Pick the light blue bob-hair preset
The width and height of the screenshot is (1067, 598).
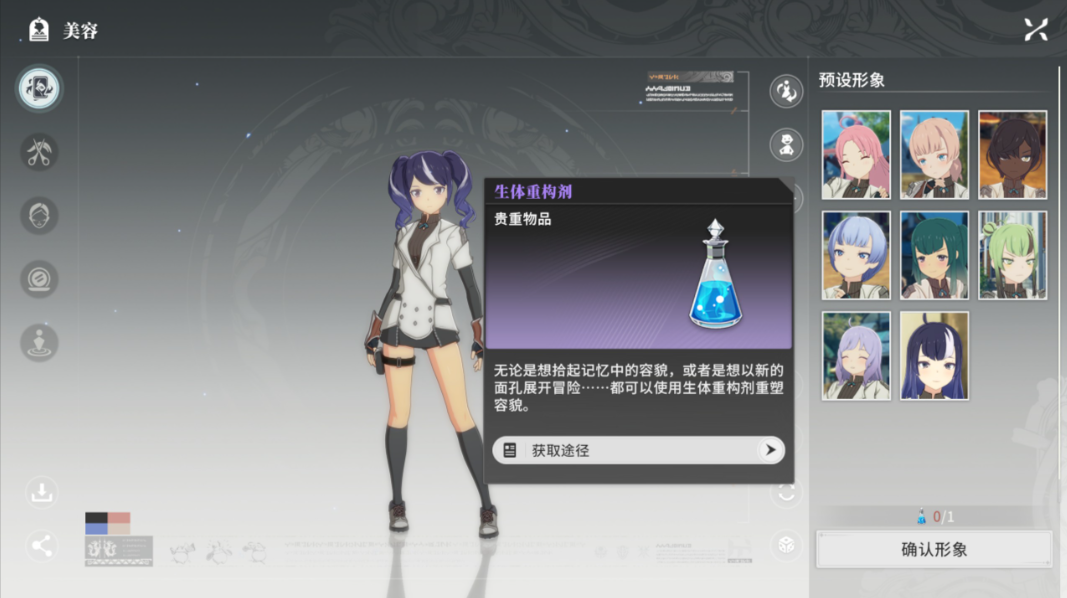click(x=856, y=255)
